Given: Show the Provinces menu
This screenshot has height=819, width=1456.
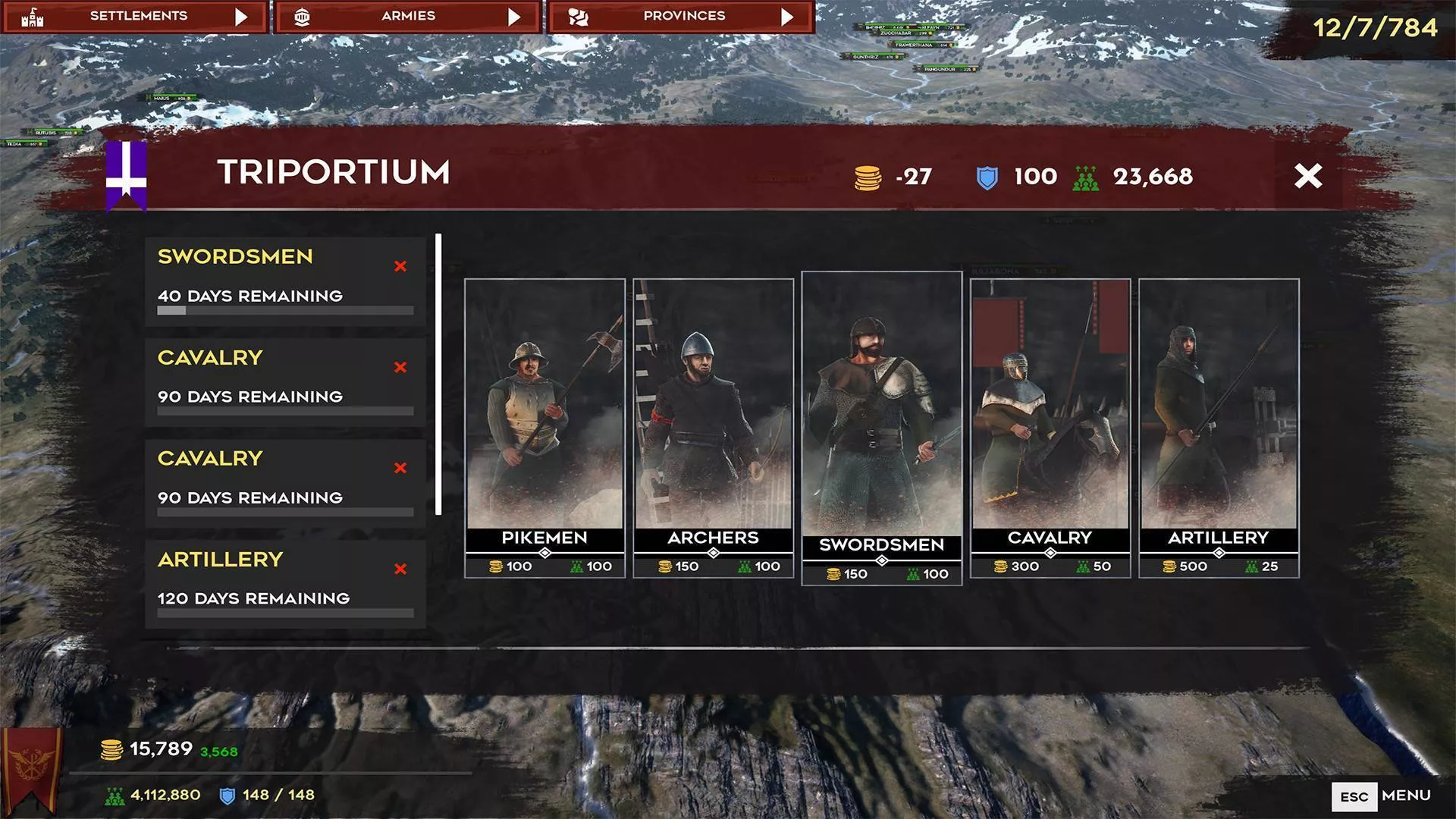Looking at the screenshot, I should [681, 17].
